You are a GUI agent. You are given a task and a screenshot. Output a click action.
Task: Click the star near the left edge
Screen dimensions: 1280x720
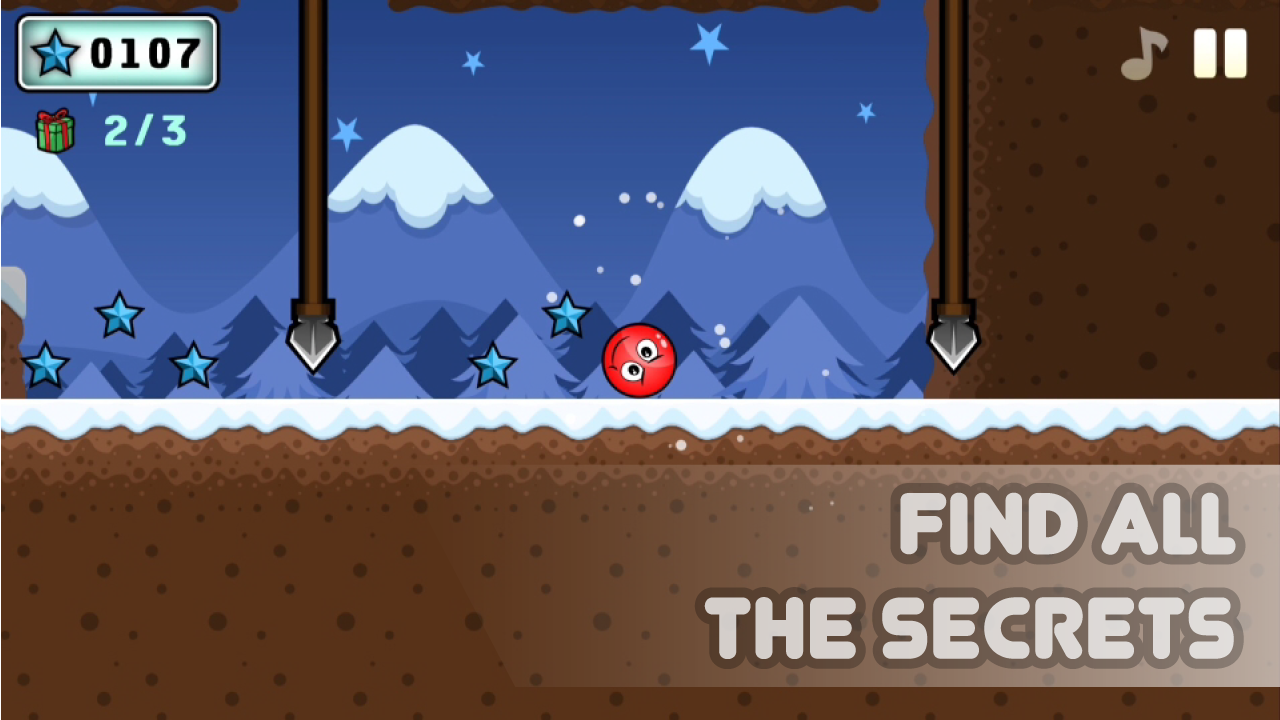pyautogui.click(x=45, y=366)
